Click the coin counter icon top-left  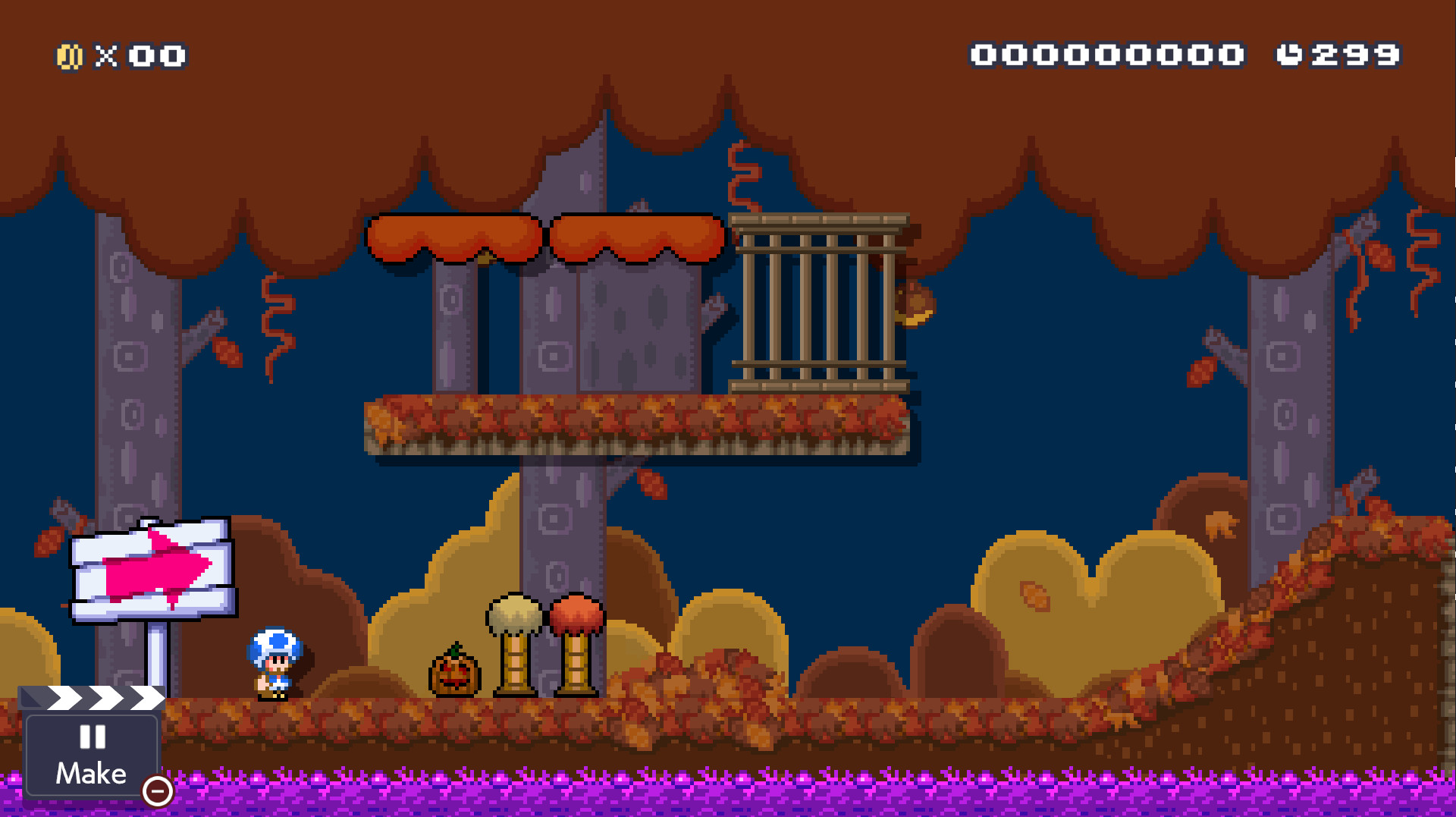pos(70,55)
